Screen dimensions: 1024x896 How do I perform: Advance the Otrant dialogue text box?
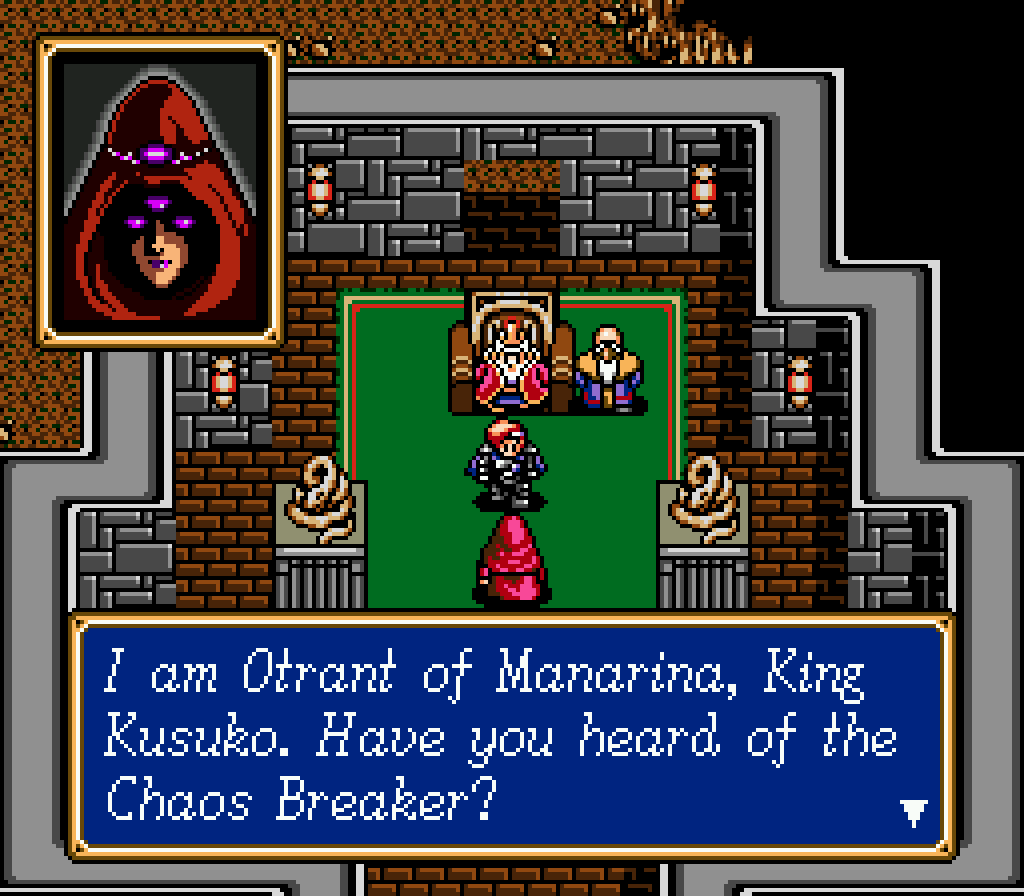pyautogui.click(x=510, y=736)
